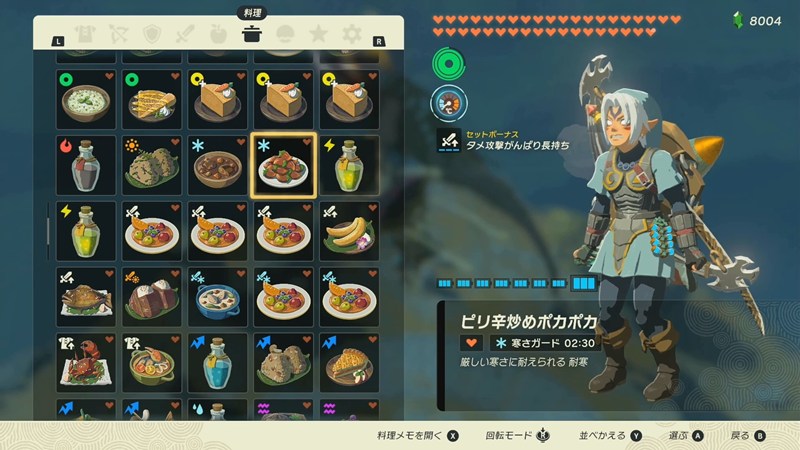The image size is (800, 450).
Task: Choose the red flame elixir bottle
Action: point(85,165)
